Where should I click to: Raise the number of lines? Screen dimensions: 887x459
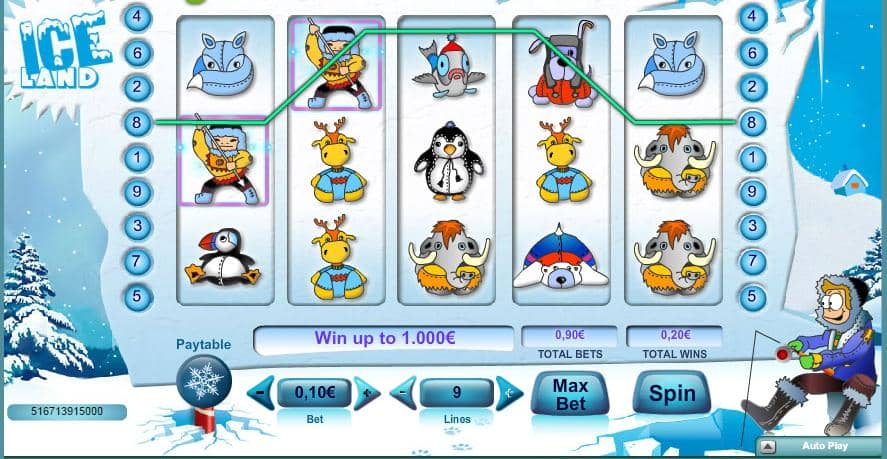510,393
